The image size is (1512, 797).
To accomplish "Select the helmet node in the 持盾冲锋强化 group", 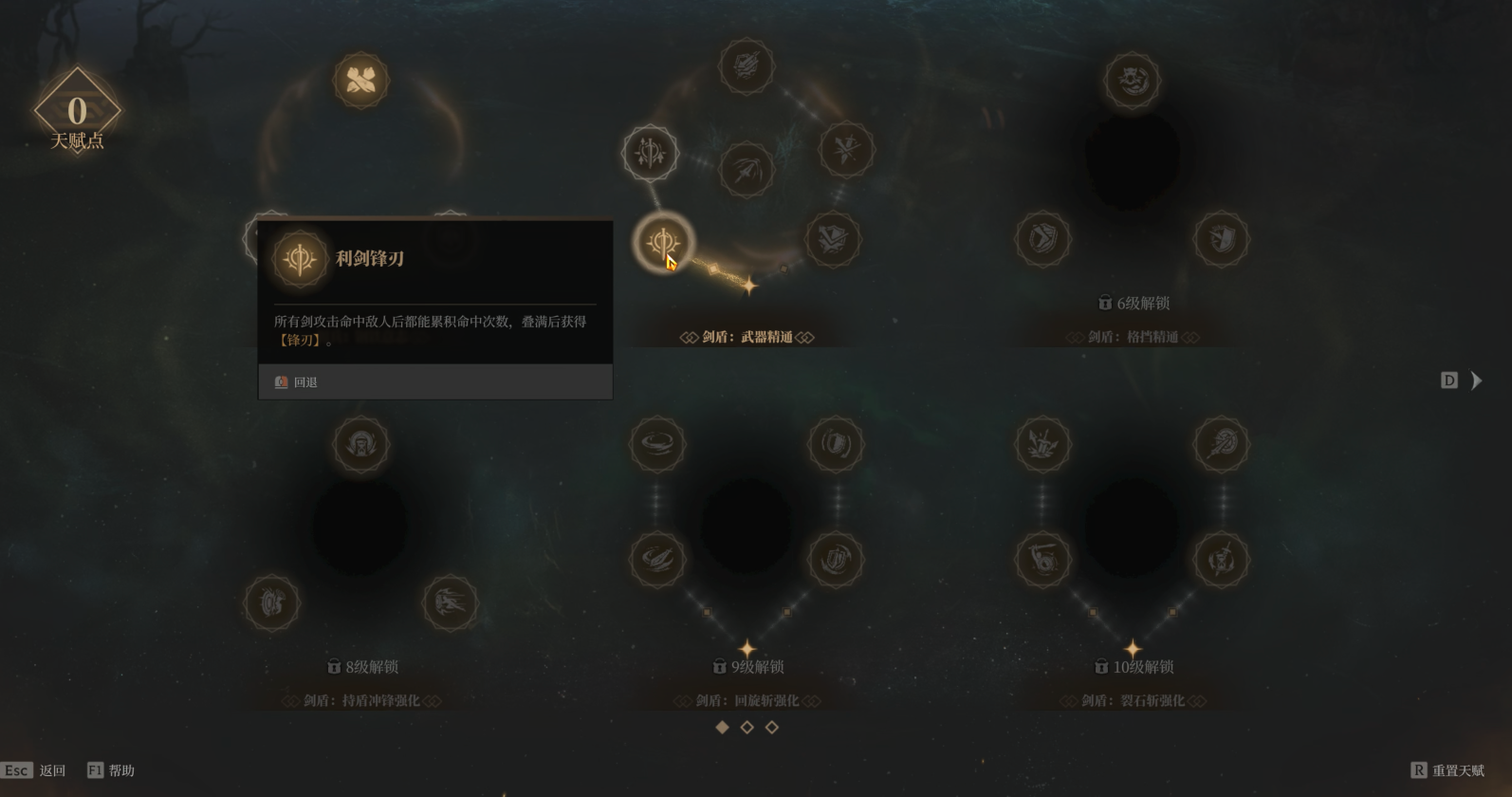I will coord(360,444).
